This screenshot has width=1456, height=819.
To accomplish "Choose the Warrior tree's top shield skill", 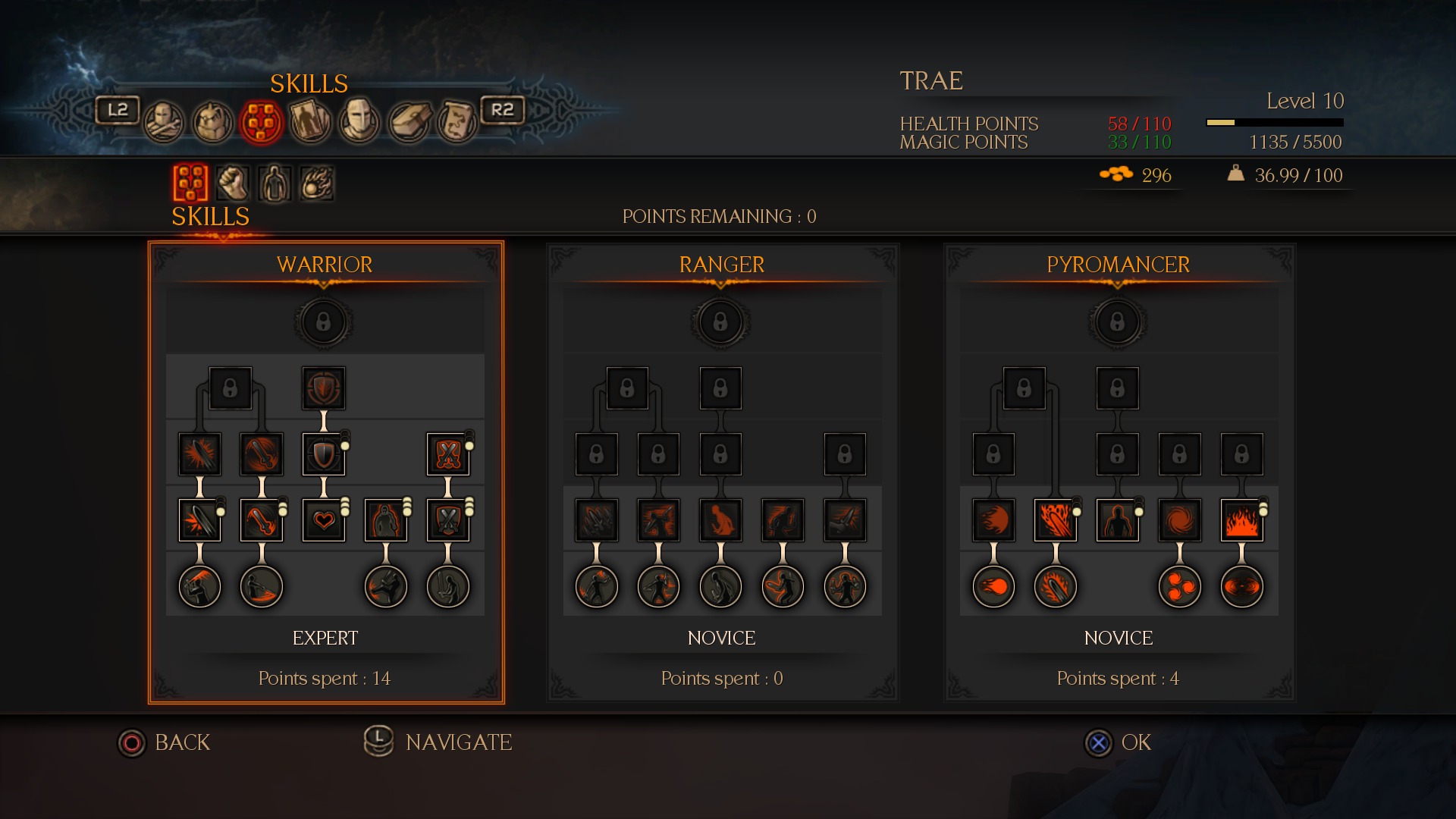I will point(324,388).
